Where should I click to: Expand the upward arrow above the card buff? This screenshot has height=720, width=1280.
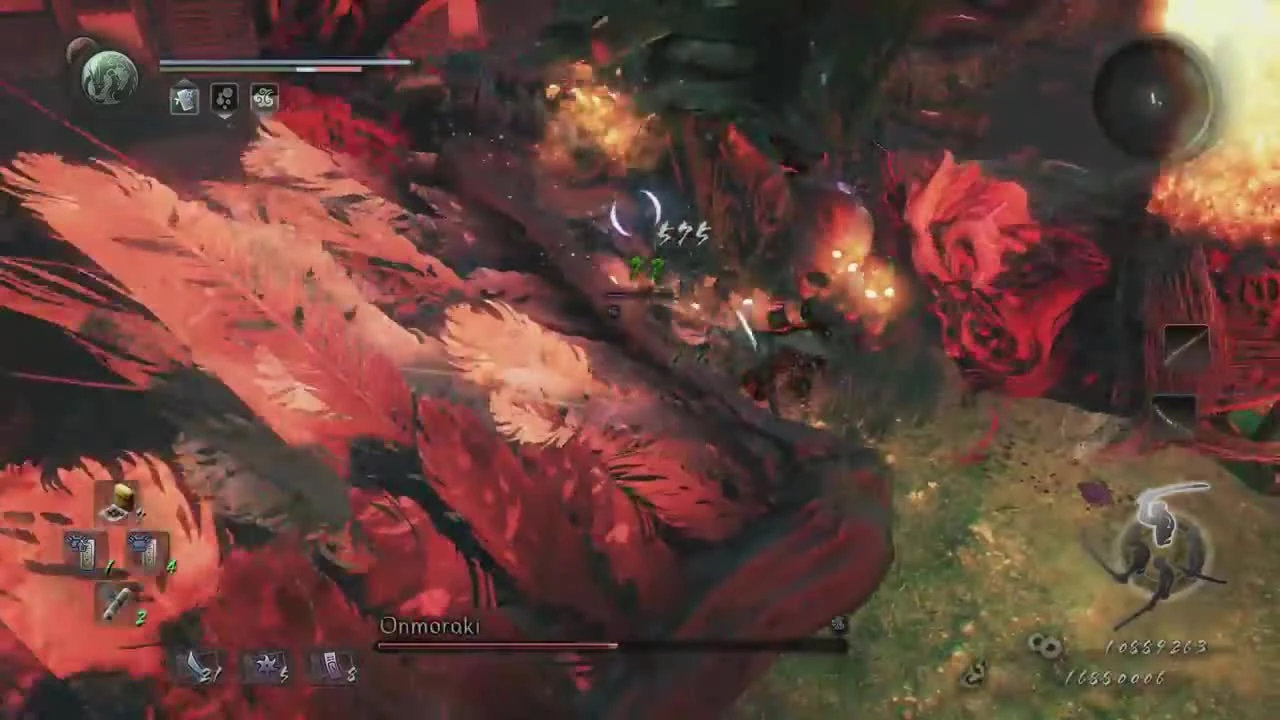click(184, 80)
